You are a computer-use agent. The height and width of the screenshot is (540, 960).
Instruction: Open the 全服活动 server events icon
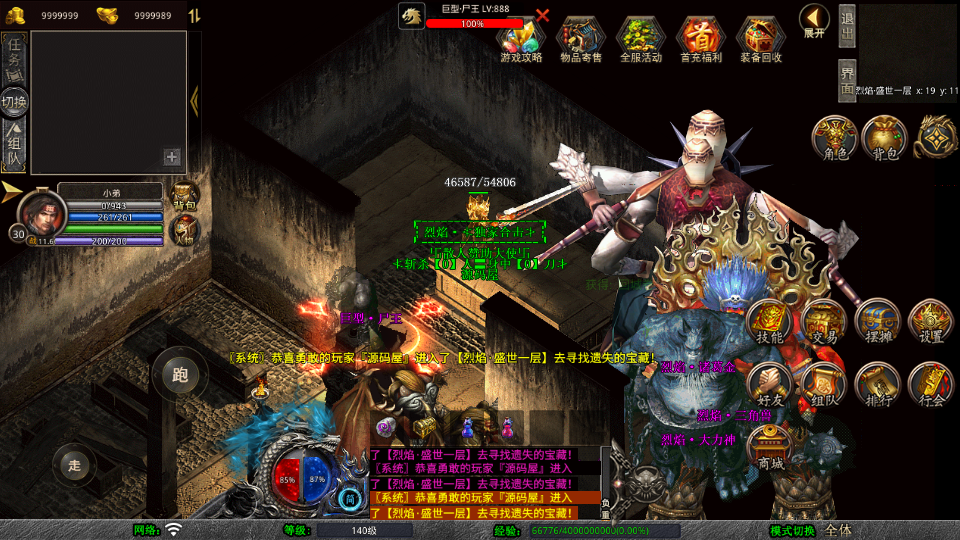(641, 38)
